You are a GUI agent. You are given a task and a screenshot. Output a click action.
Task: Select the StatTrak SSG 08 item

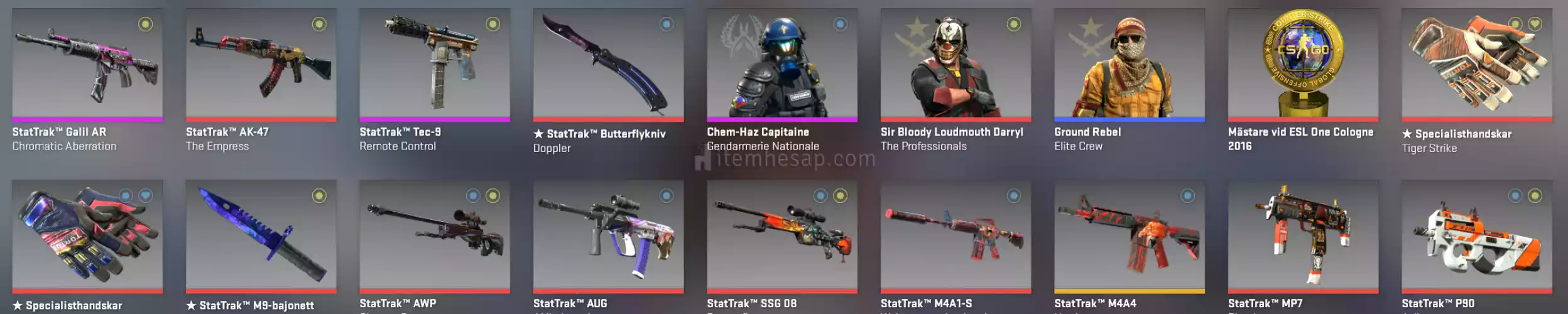[781, 237]
